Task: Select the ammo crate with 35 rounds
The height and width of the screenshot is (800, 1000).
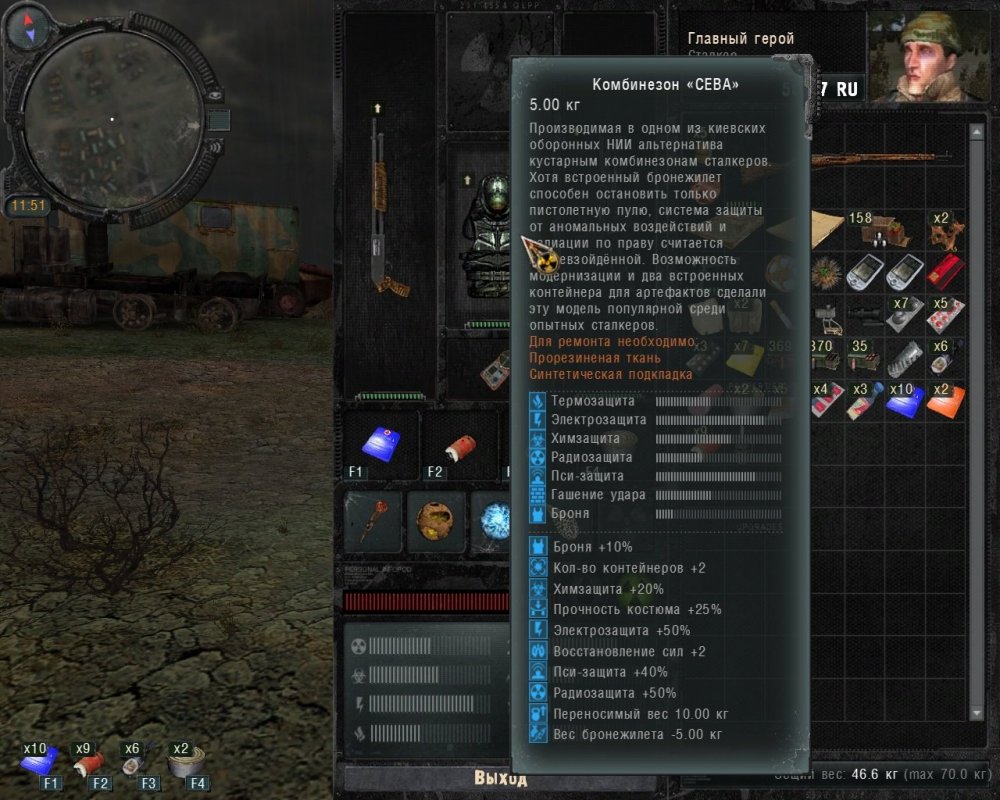Action: pos(864,356)
